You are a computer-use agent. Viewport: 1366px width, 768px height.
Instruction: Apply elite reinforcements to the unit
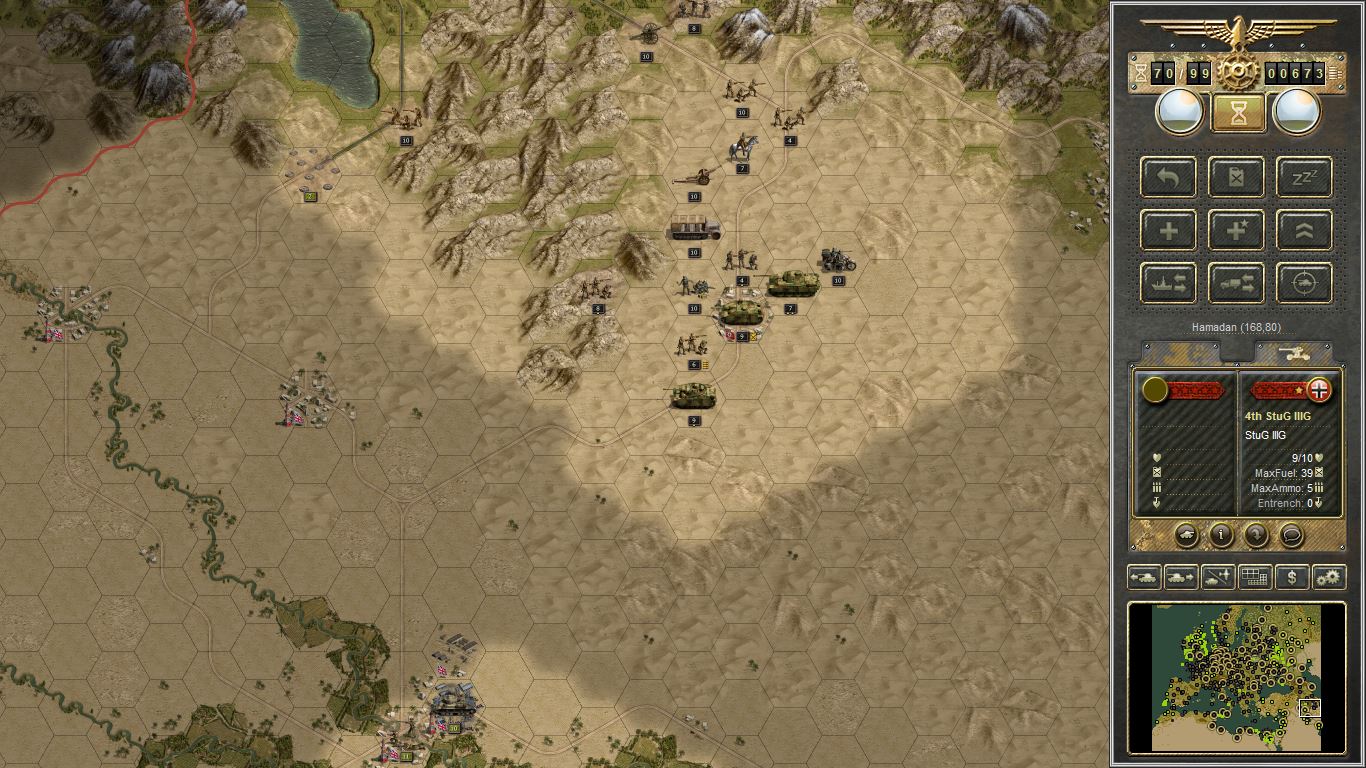coord(1236,230)
